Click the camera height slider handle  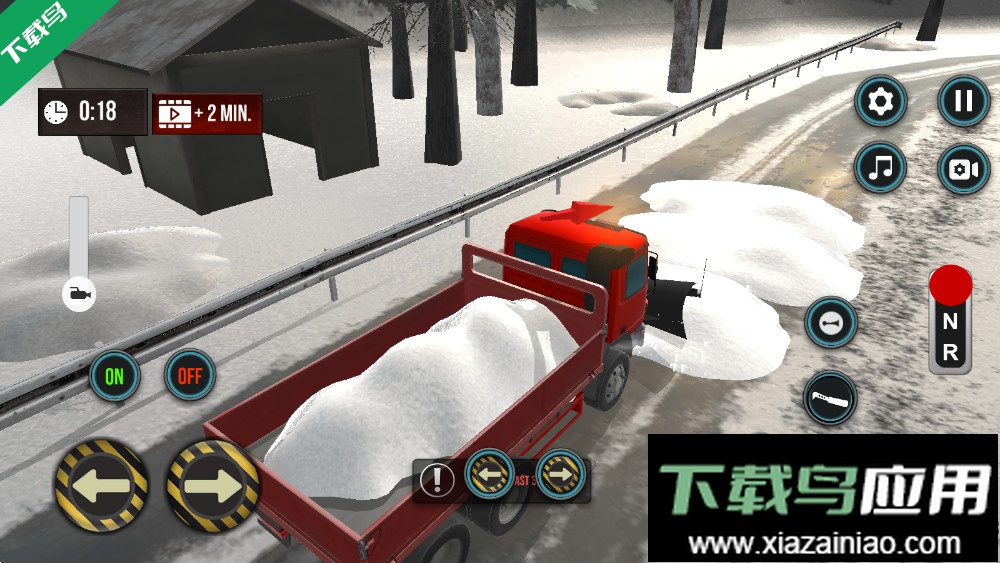(79, 294)
